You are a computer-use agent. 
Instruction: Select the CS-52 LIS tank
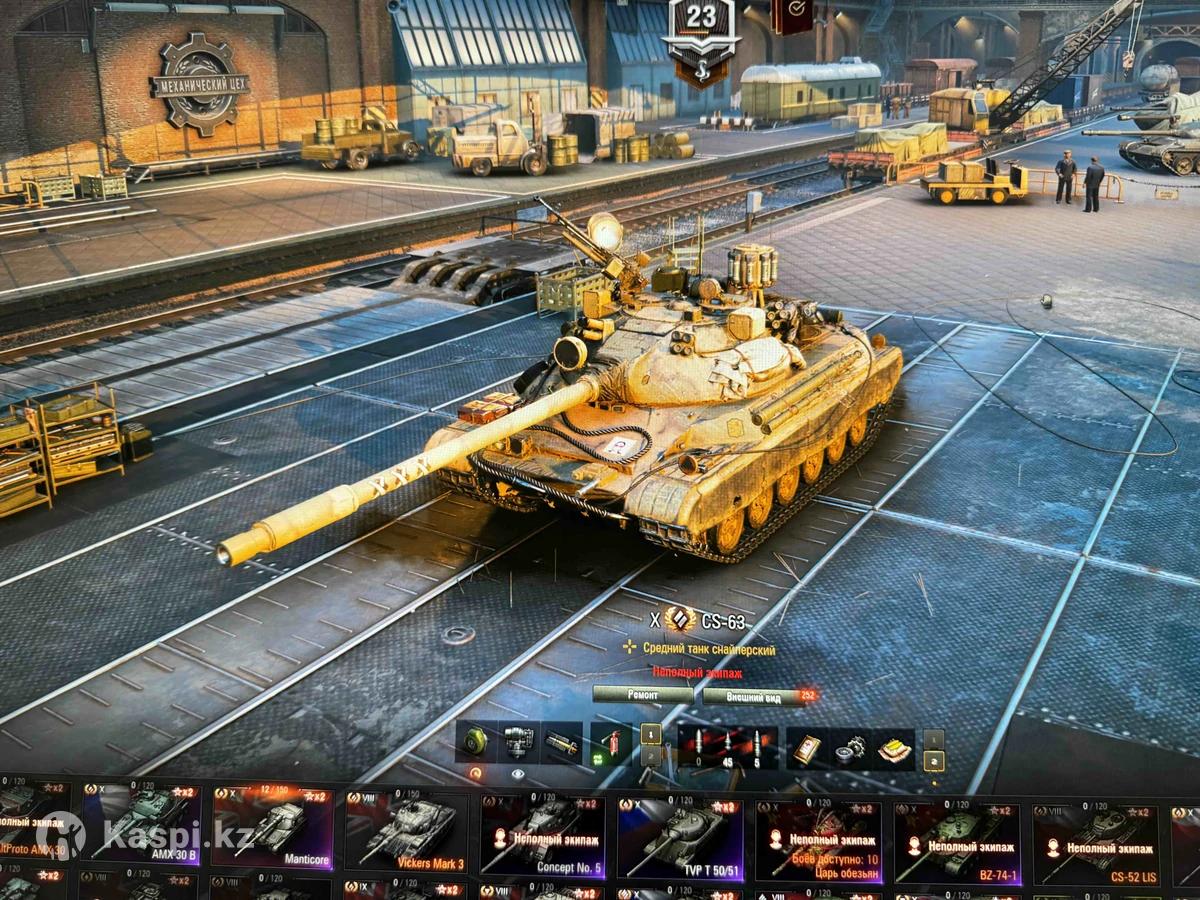[1094, 836]
